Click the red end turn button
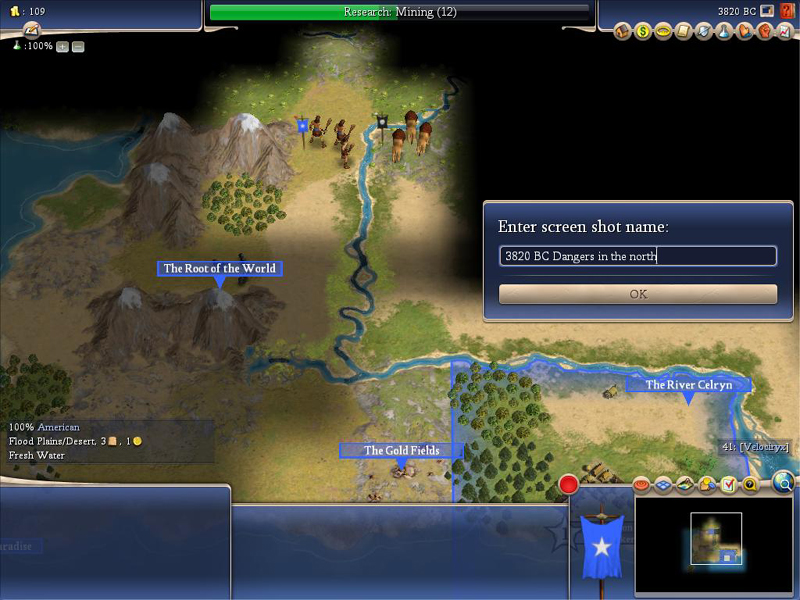The image size is (800, 600). (x=569, y=485)
